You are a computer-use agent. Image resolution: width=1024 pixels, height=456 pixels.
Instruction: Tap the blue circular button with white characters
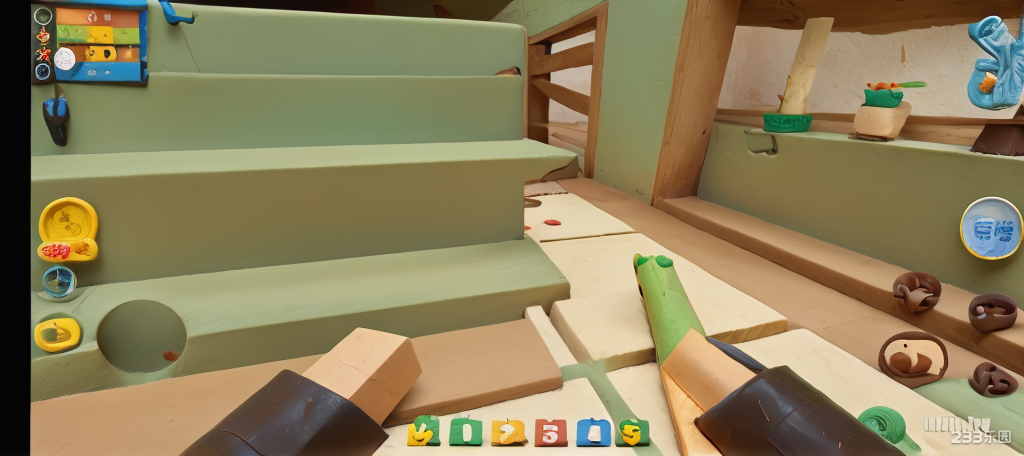[x=991, y=228]
